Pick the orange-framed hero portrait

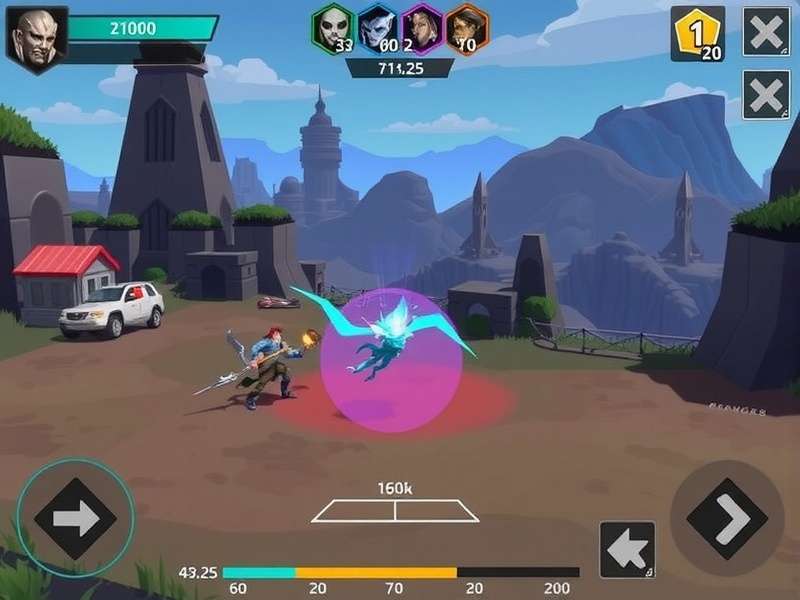coord(466,28)
